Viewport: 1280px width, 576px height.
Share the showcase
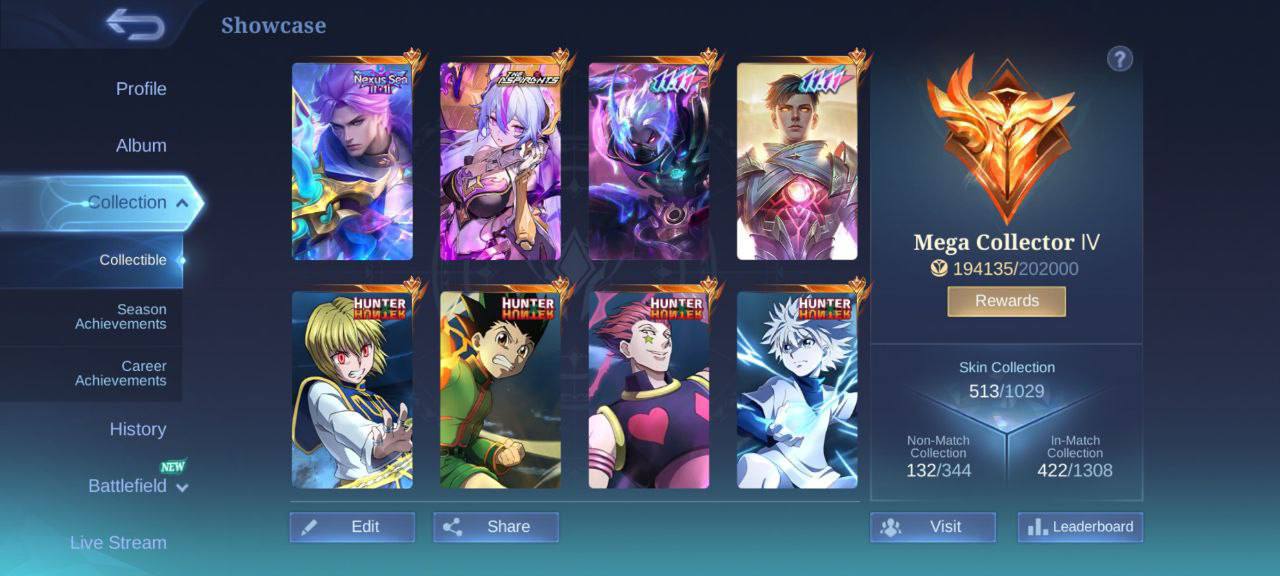click(x=496, y=527)
